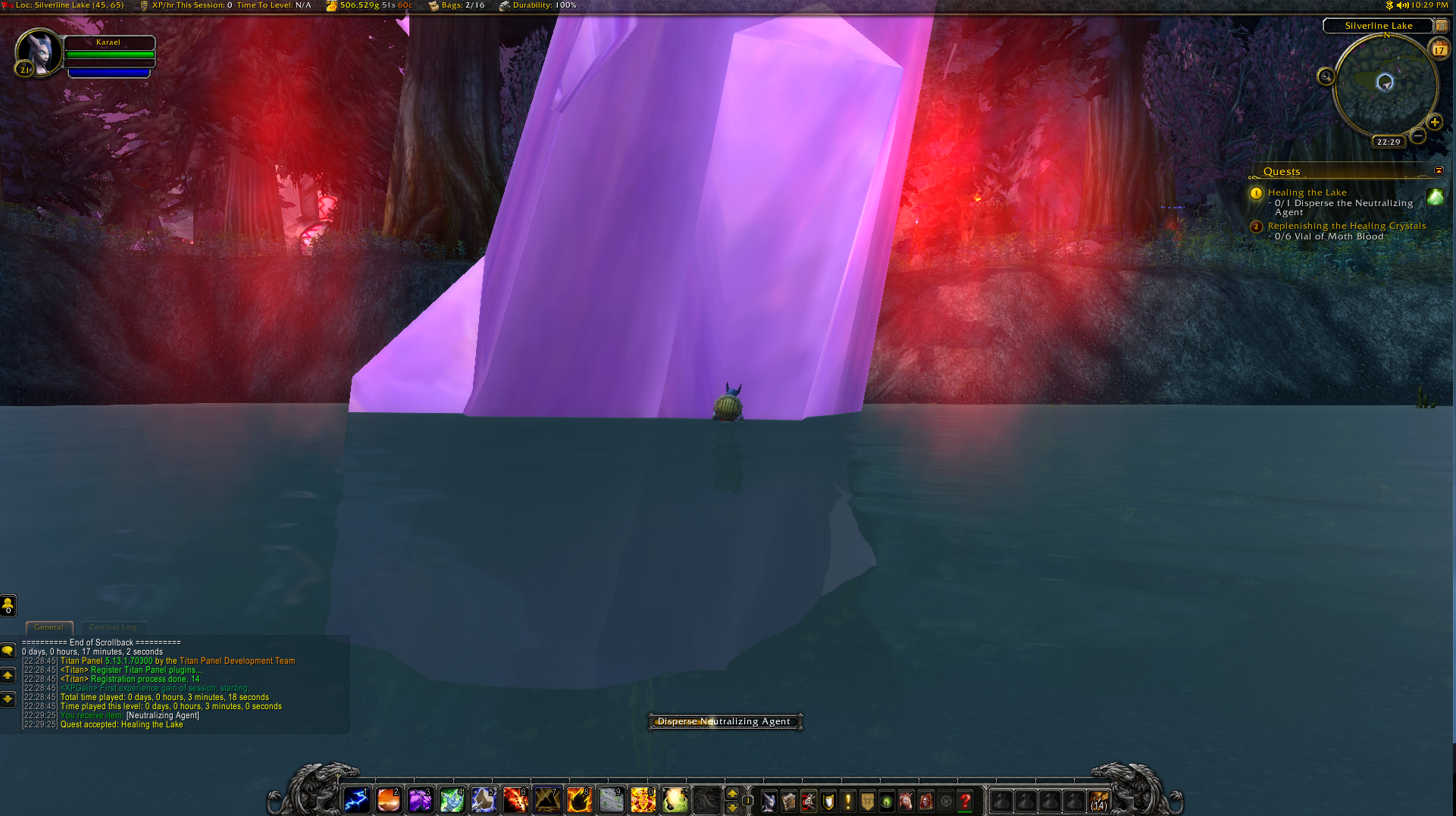Select the General chat tab

49,627
